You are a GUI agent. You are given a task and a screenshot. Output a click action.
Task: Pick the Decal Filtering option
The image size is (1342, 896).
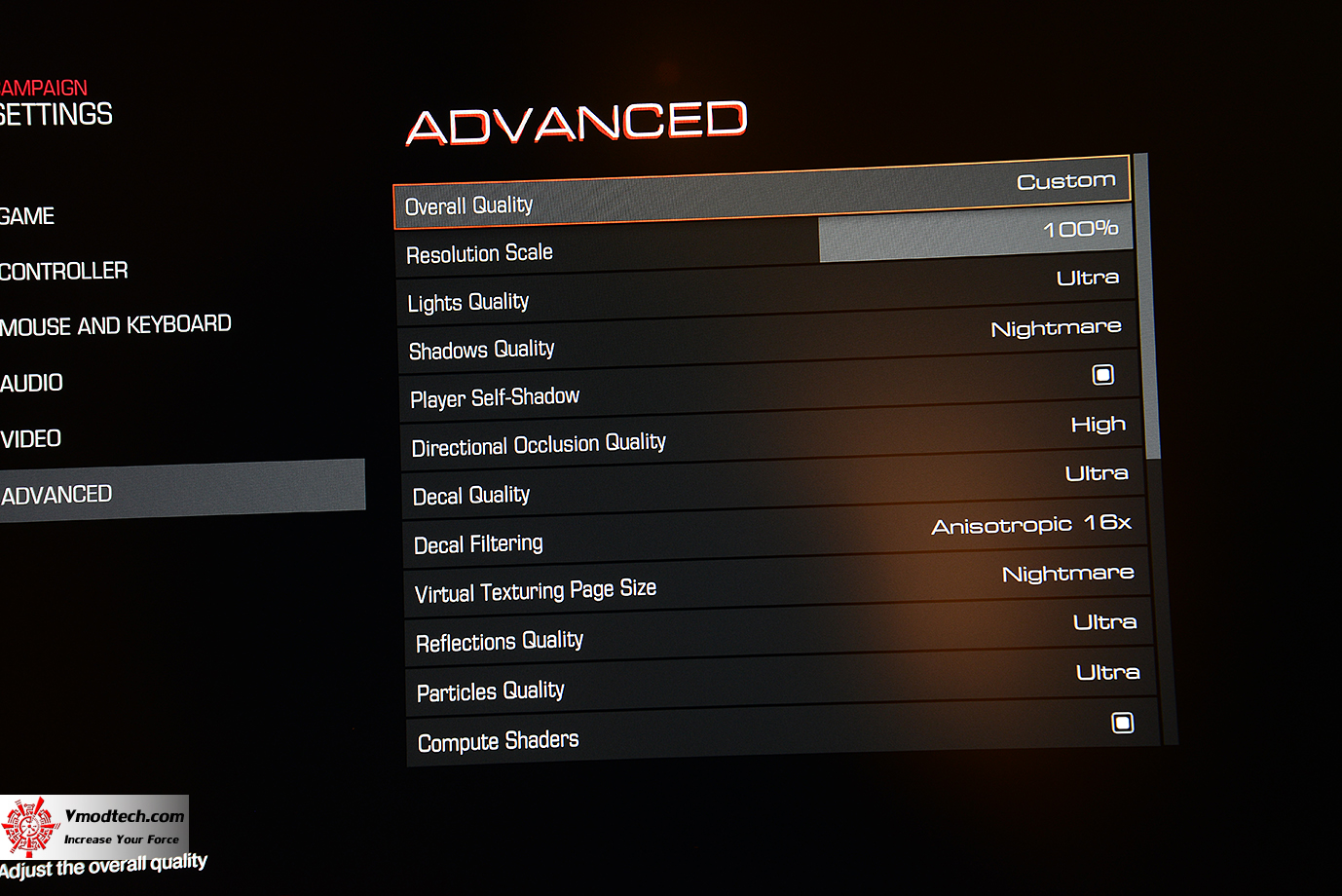coord(775,534)
